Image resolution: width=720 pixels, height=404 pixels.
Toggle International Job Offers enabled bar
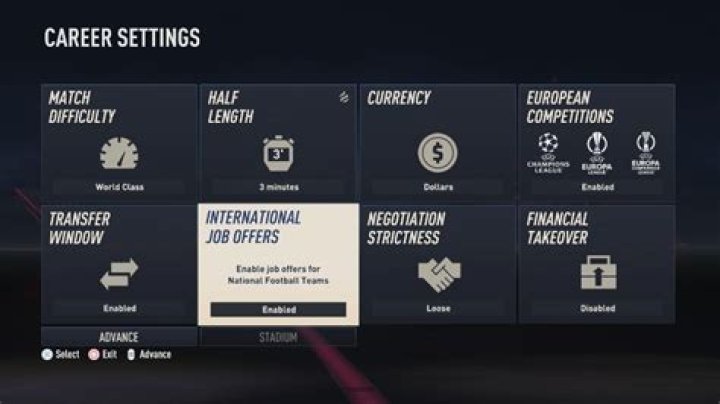click(x=278, y=310)
